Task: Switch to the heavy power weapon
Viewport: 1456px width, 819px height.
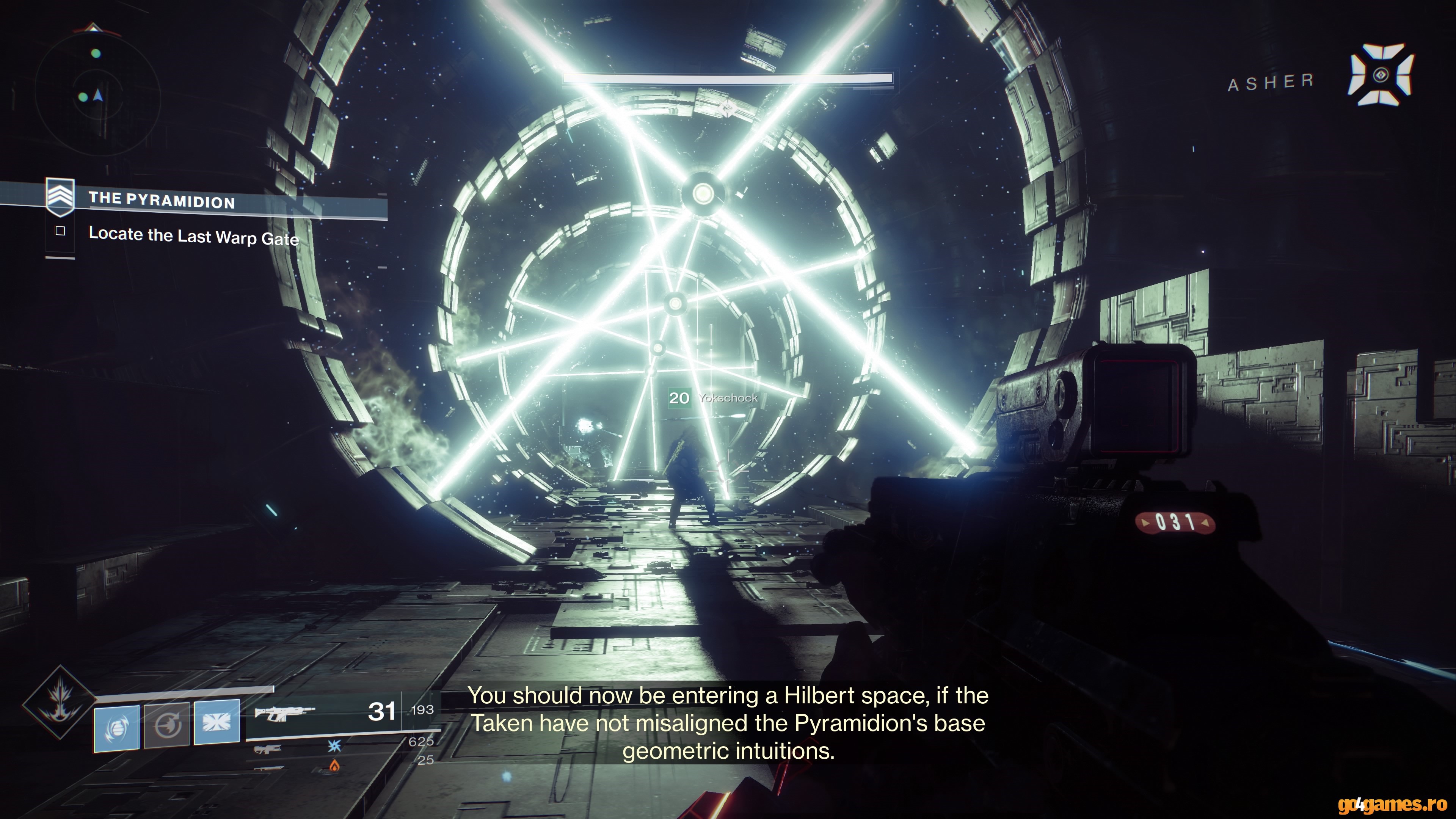Action: 267,768
